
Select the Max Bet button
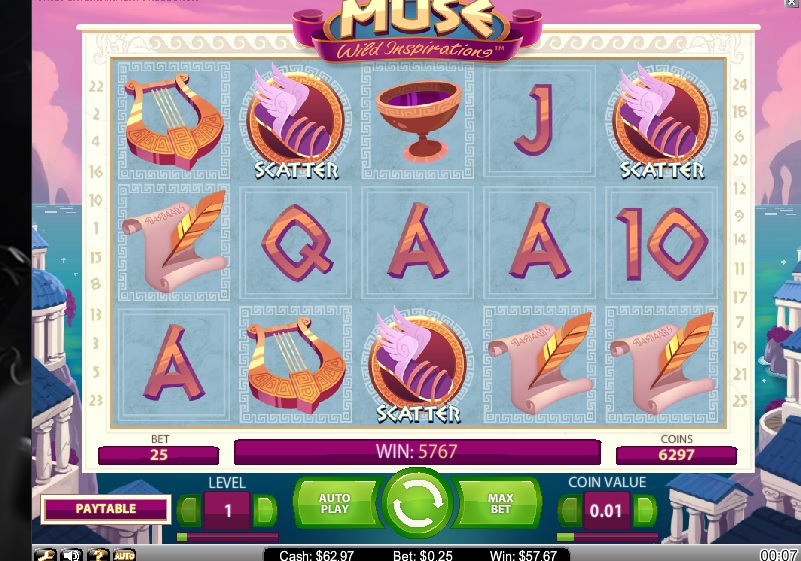click(x=501, y=504)
